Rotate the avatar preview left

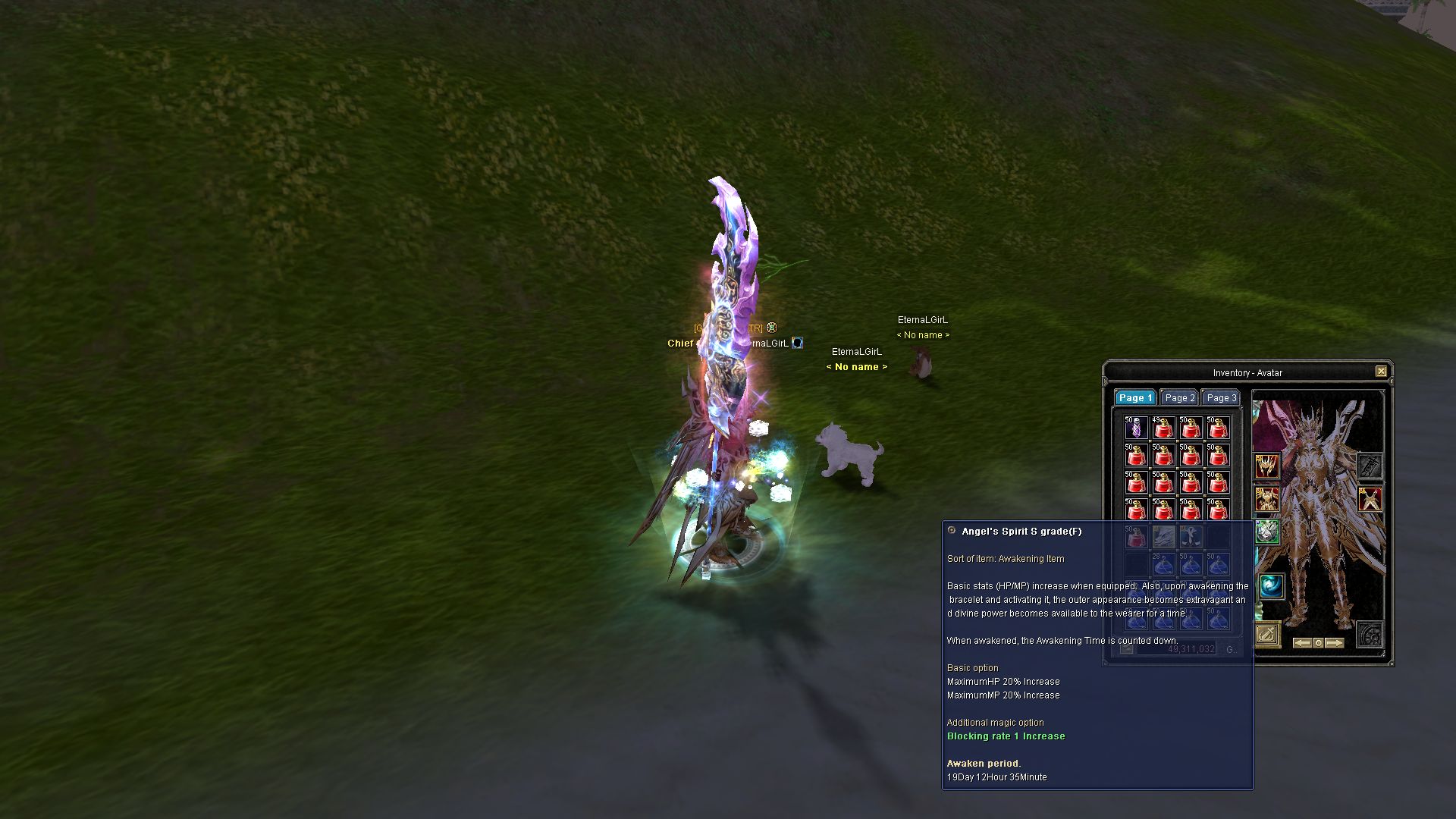click(1301, 643)
